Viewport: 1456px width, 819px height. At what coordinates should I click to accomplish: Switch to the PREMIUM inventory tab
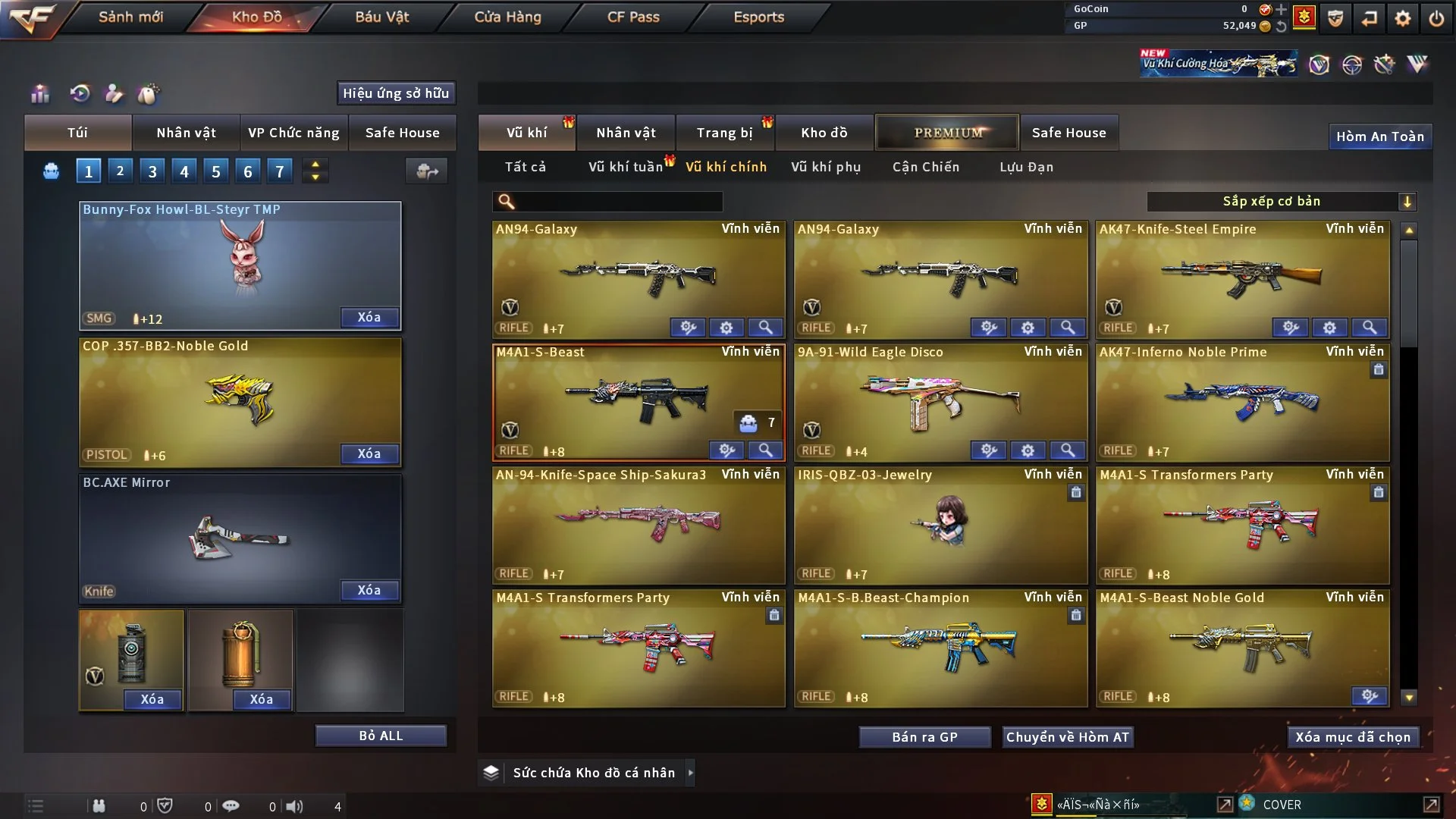coord(947,133)
